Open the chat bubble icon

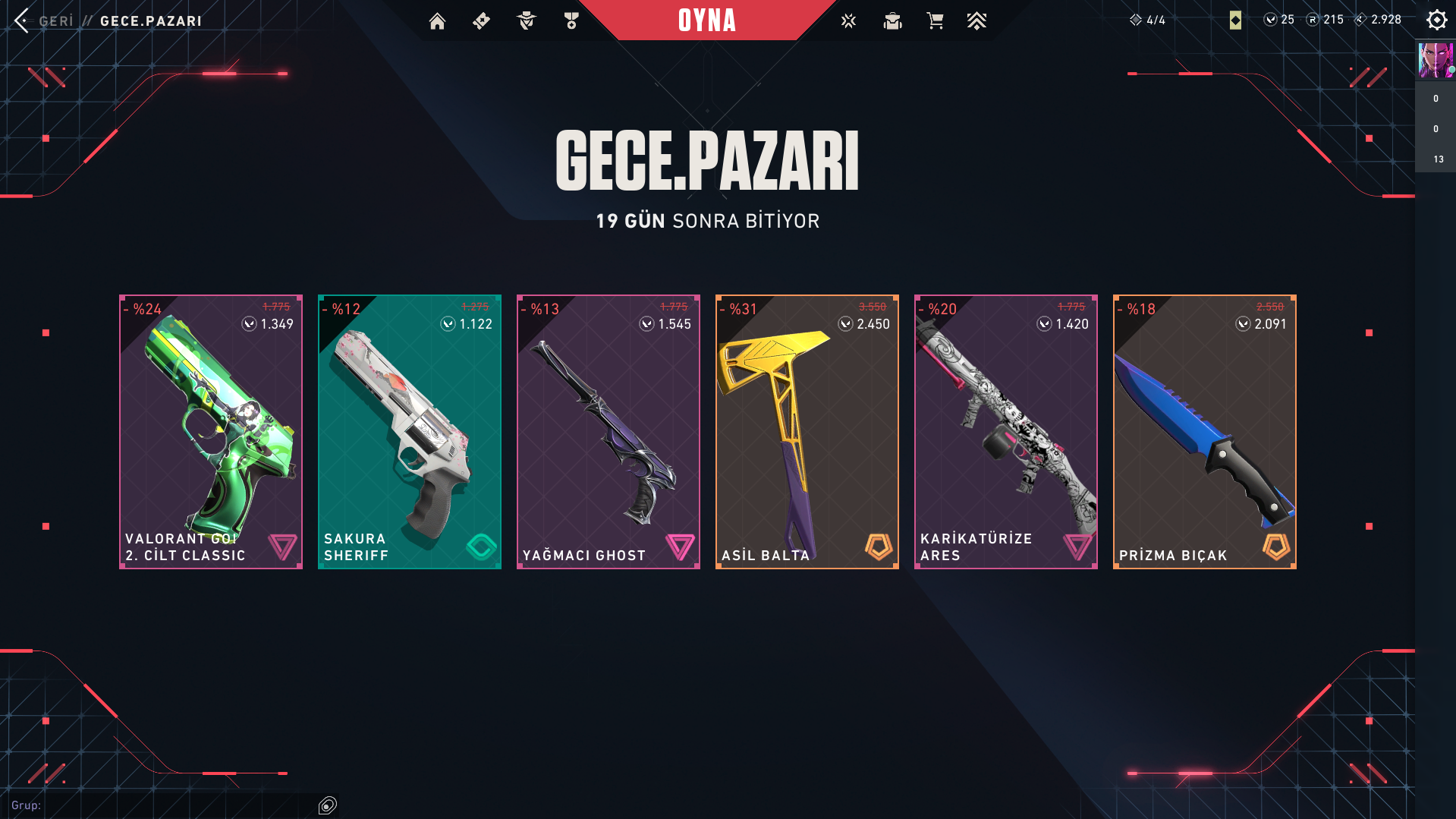pyautogui.click(x=328, y=805)
